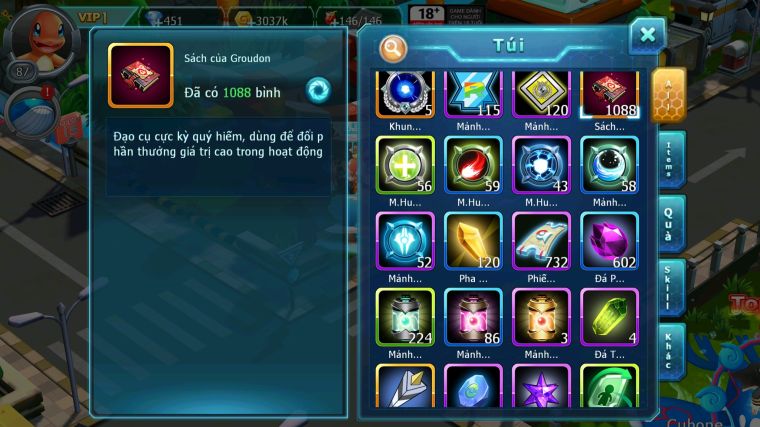This screenshot has width=760, height=427.
Task: Select the red fireball item with 59
Action: tap(474, 165)
